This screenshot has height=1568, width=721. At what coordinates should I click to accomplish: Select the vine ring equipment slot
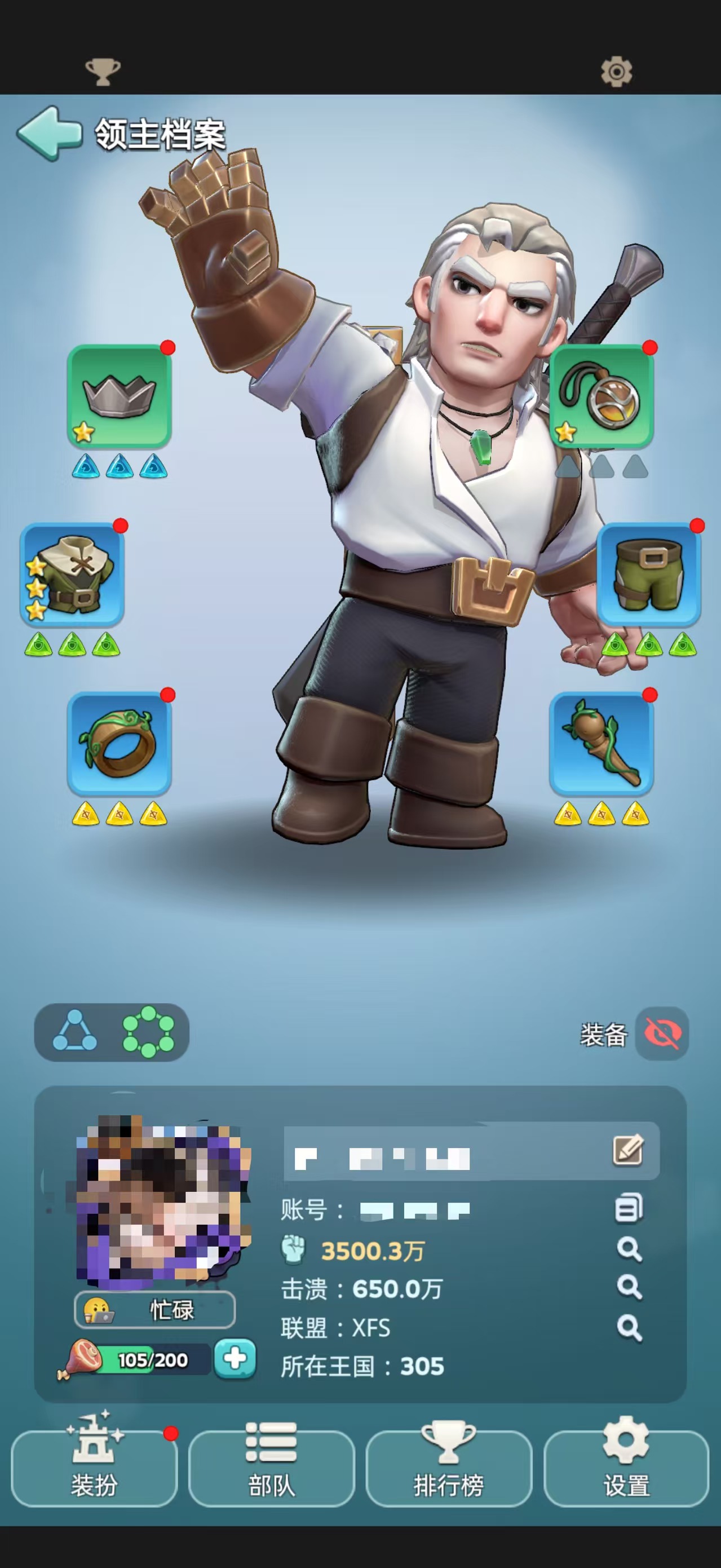[120, 743]
